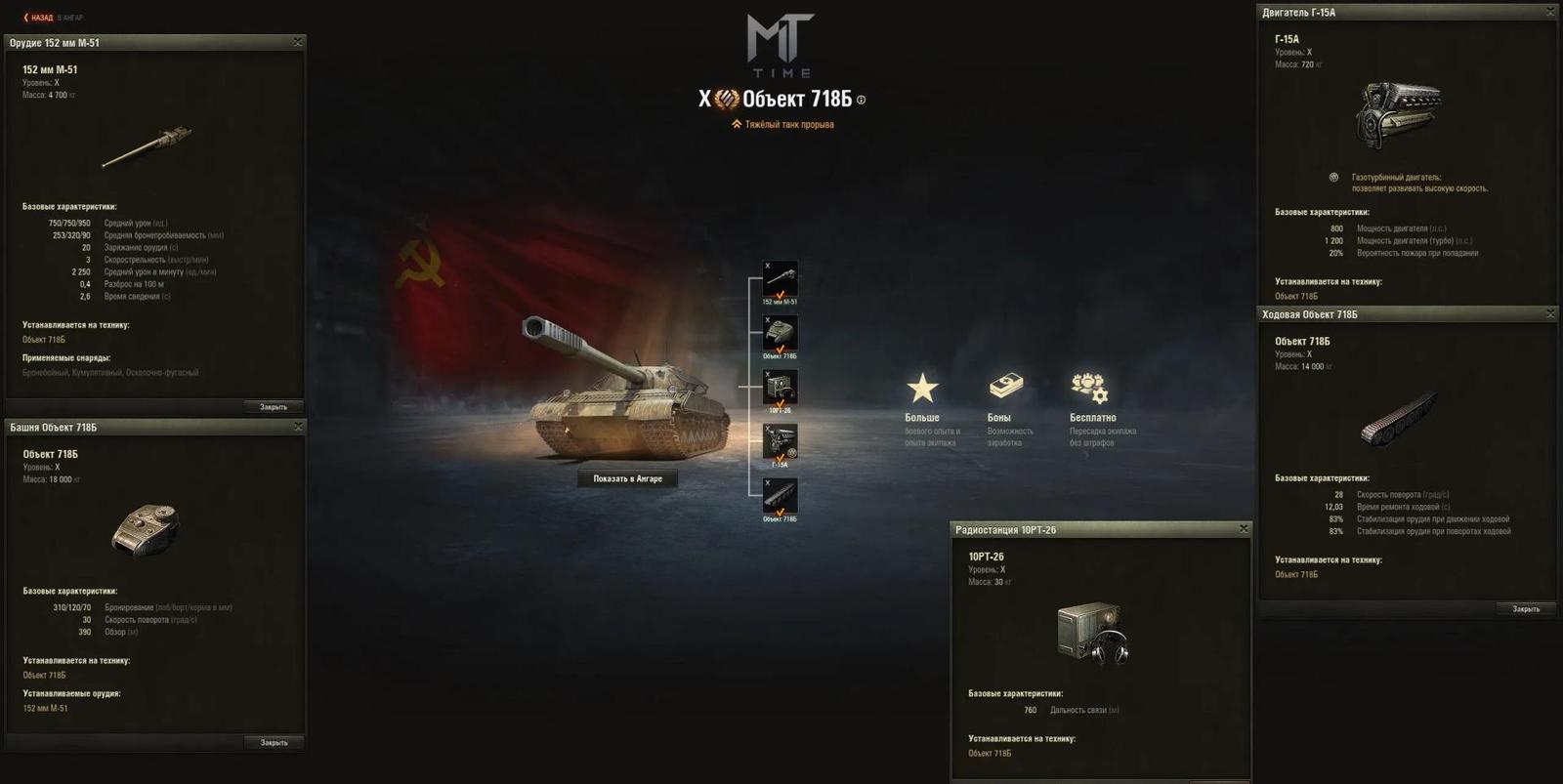Select the 10РТ-26 radio module icon
Screen dimensions: 1563x784
(x=781, y=386)
